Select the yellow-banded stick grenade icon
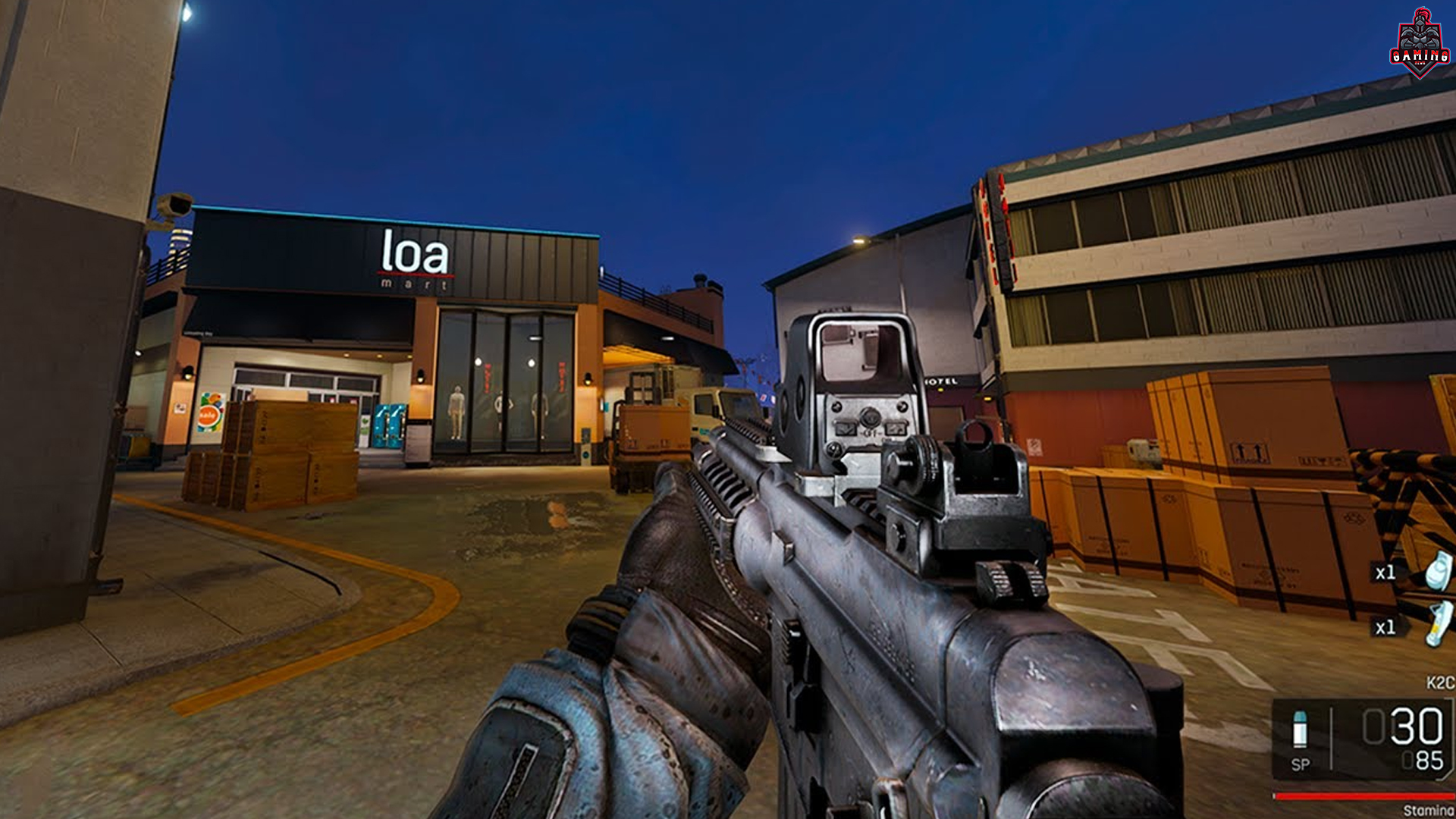 pyautogui.click(x=1439, y=624)
